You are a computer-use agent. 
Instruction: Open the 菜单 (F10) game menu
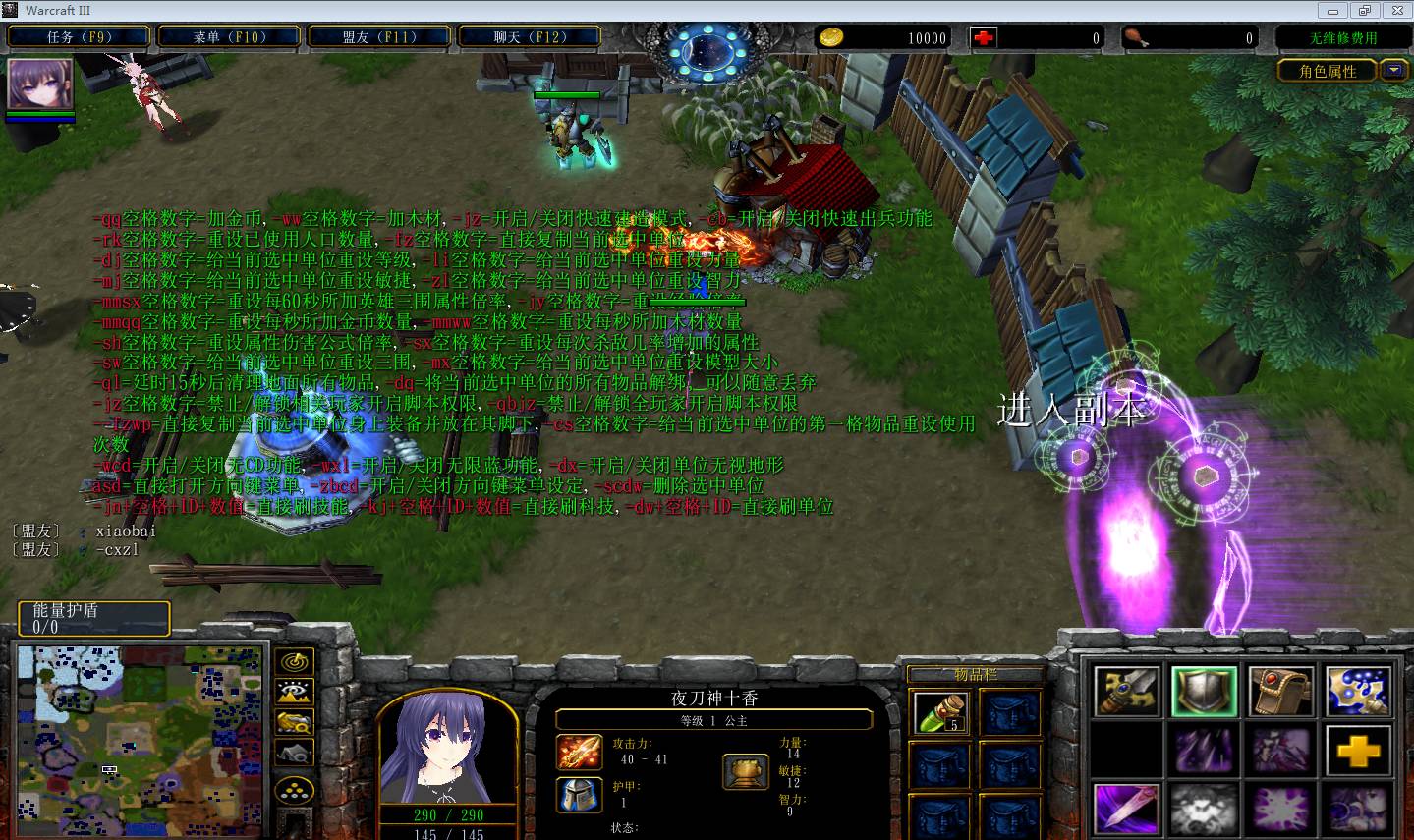click(230, 37)
